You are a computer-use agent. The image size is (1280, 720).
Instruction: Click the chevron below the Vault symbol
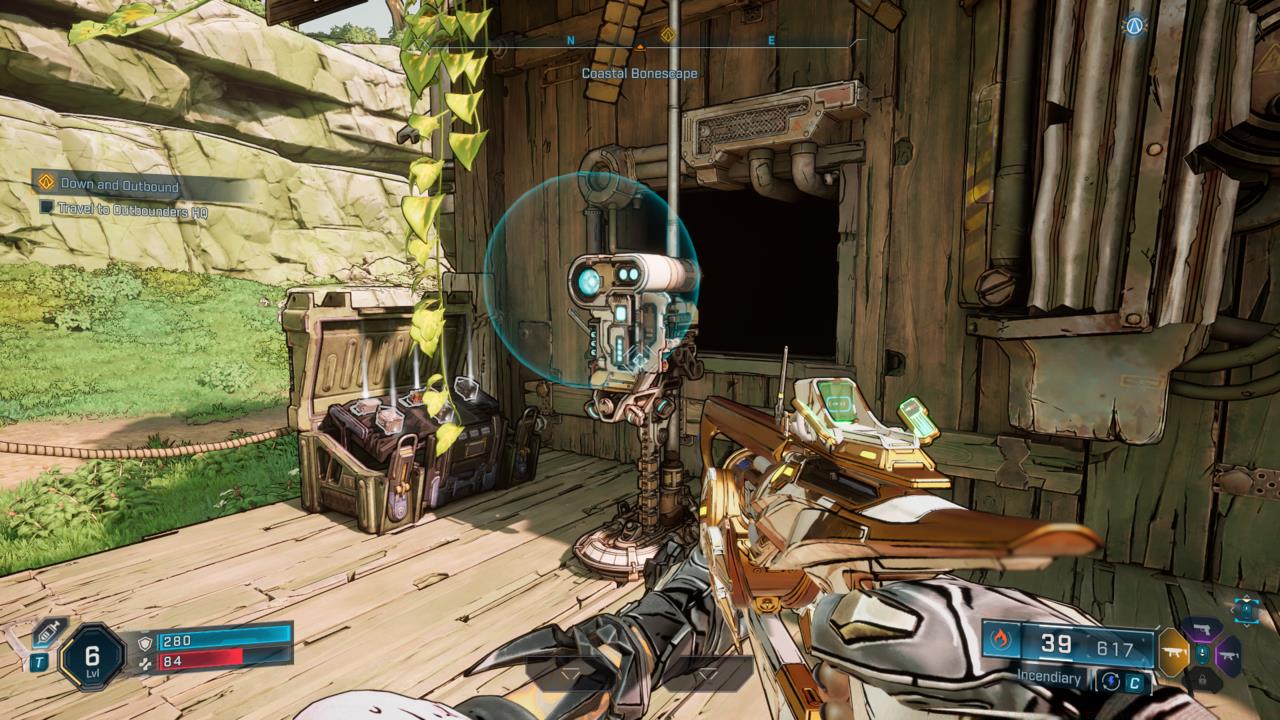click(1246, 625)
